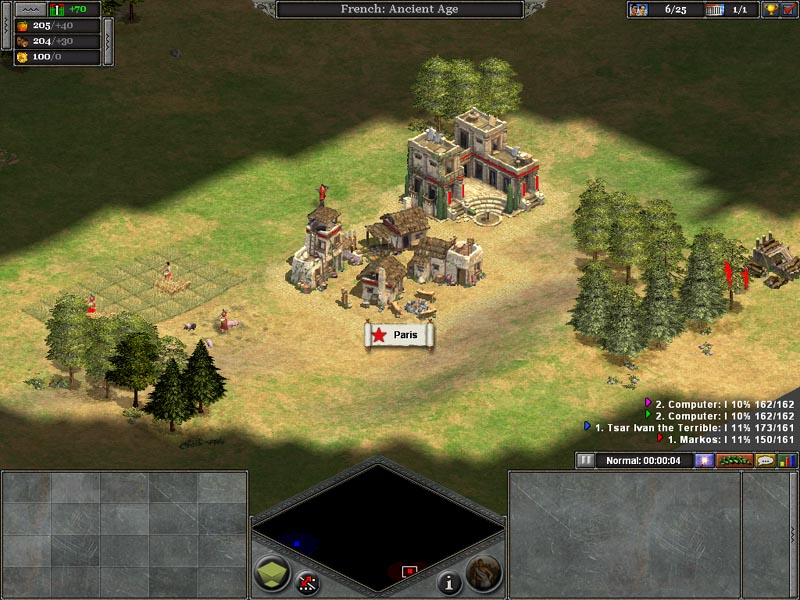Select the Paris city label

(x=400, y=335)
